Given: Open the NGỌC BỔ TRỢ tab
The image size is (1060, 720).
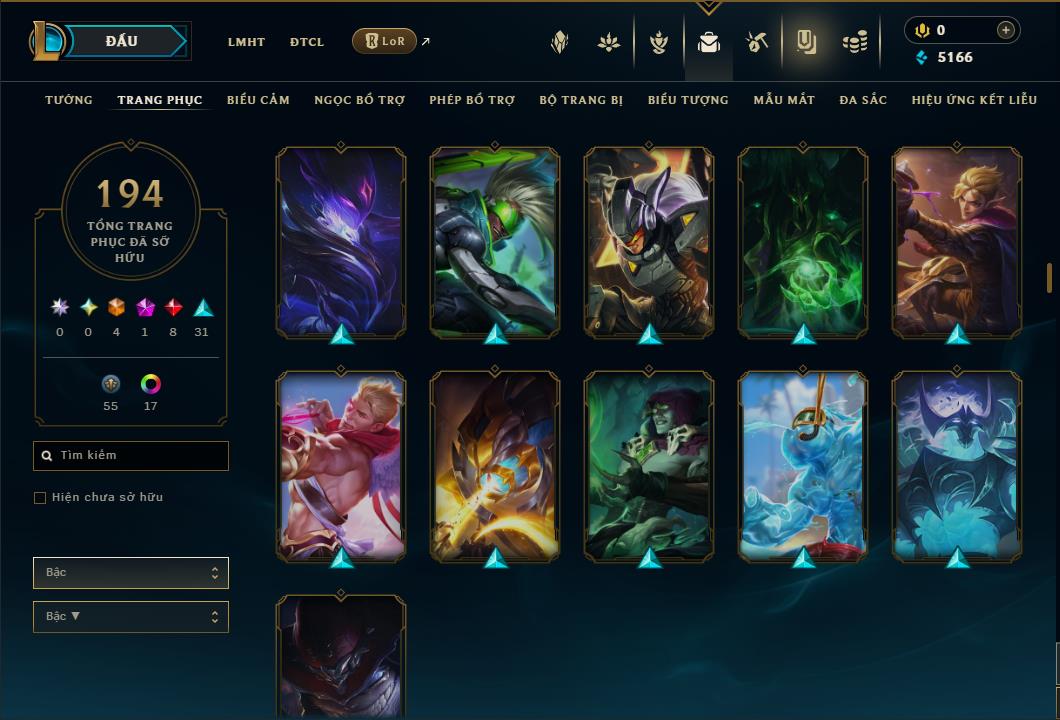Looking at the screenshot, I should [x=359, y=100].
